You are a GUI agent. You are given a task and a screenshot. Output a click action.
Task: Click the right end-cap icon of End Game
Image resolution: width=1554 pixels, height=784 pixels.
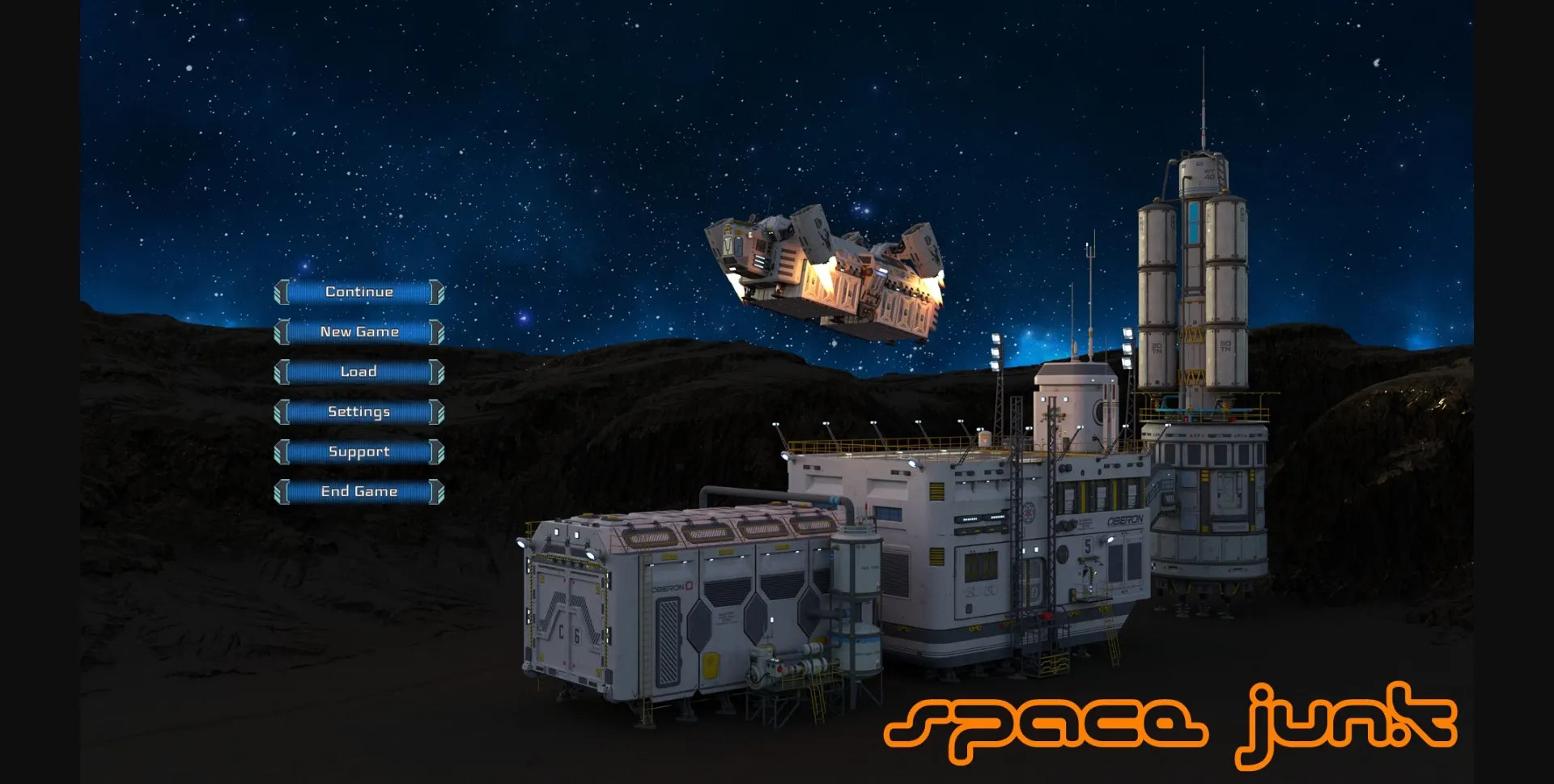pyautogui.click(x=437, y=491)
